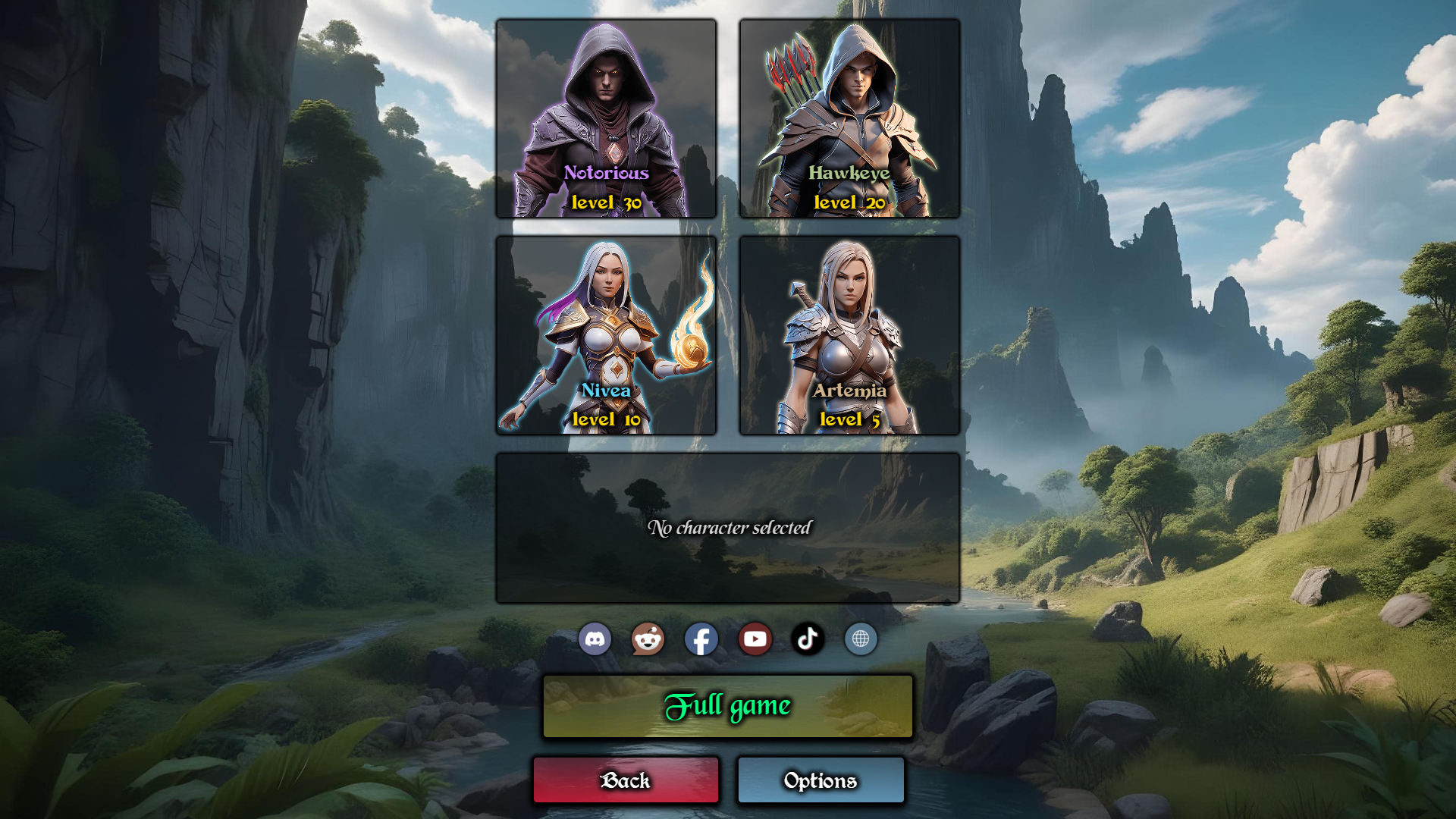Open the Reddit icon
The height and width of the screenshot is (819, 1456).
tap(648, 639)
